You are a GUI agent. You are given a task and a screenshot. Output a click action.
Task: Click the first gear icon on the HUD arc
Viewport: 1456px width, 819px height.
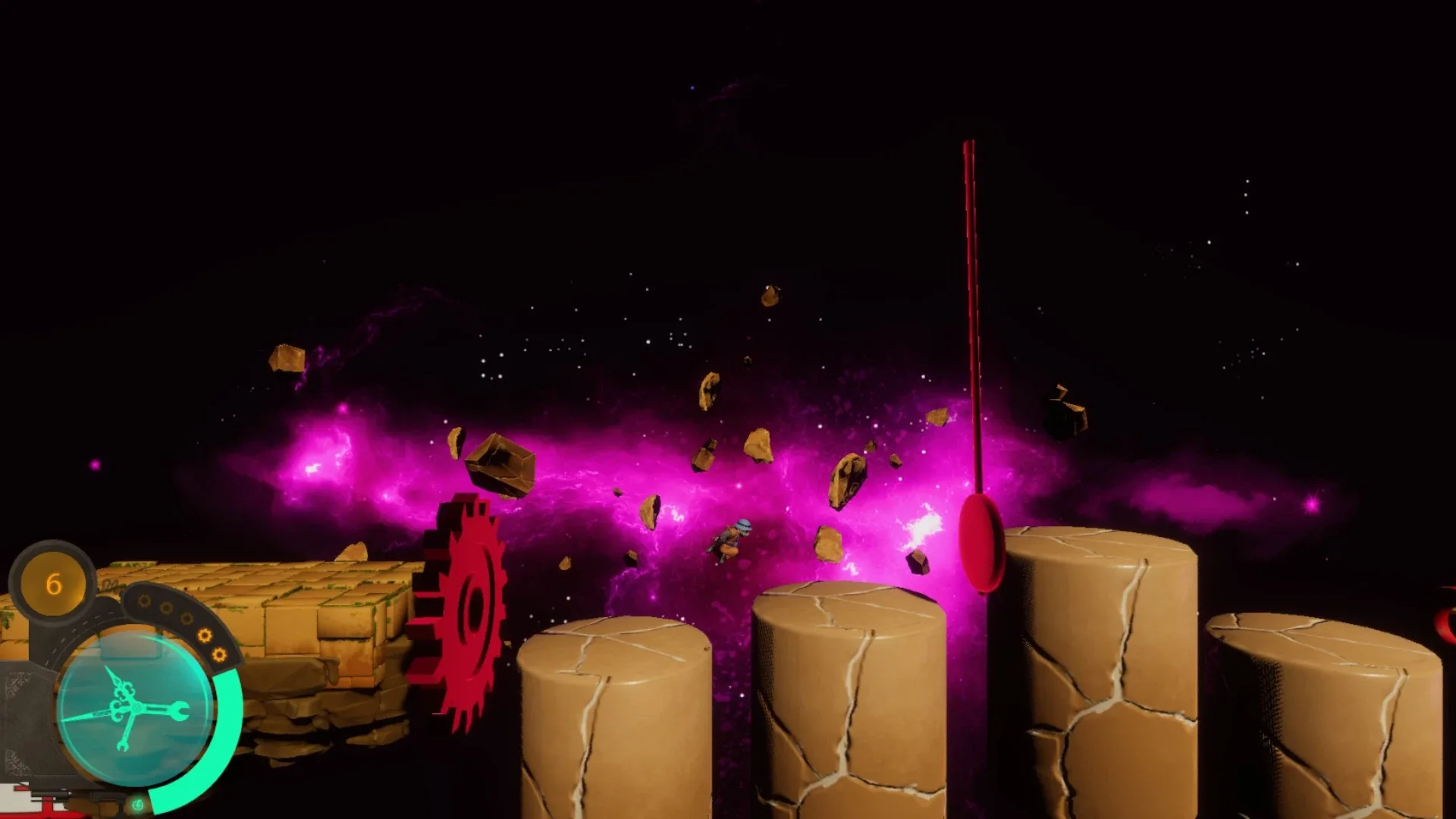point(146,601)
